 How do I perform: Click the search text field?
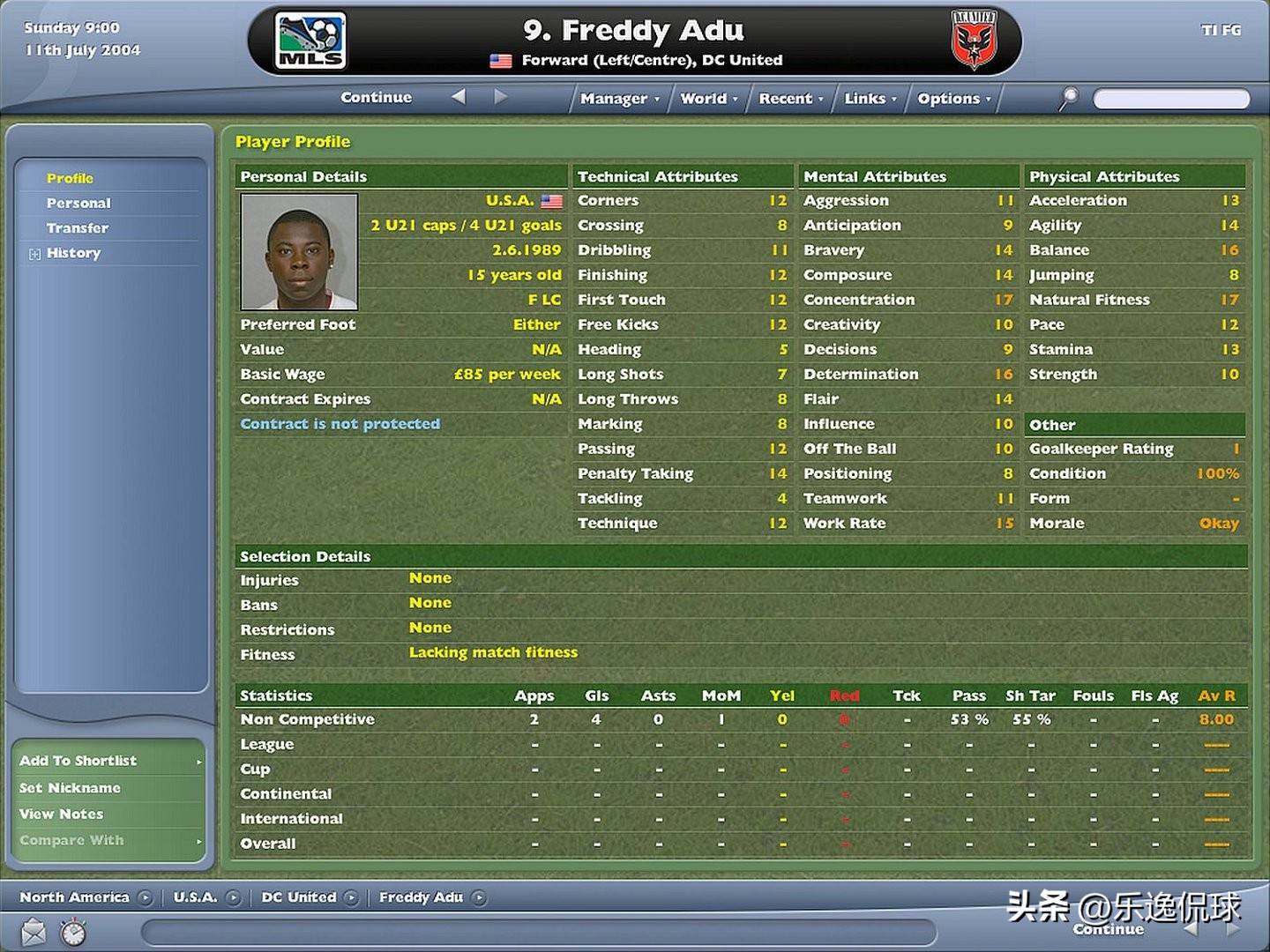(x=1170, y=99)
